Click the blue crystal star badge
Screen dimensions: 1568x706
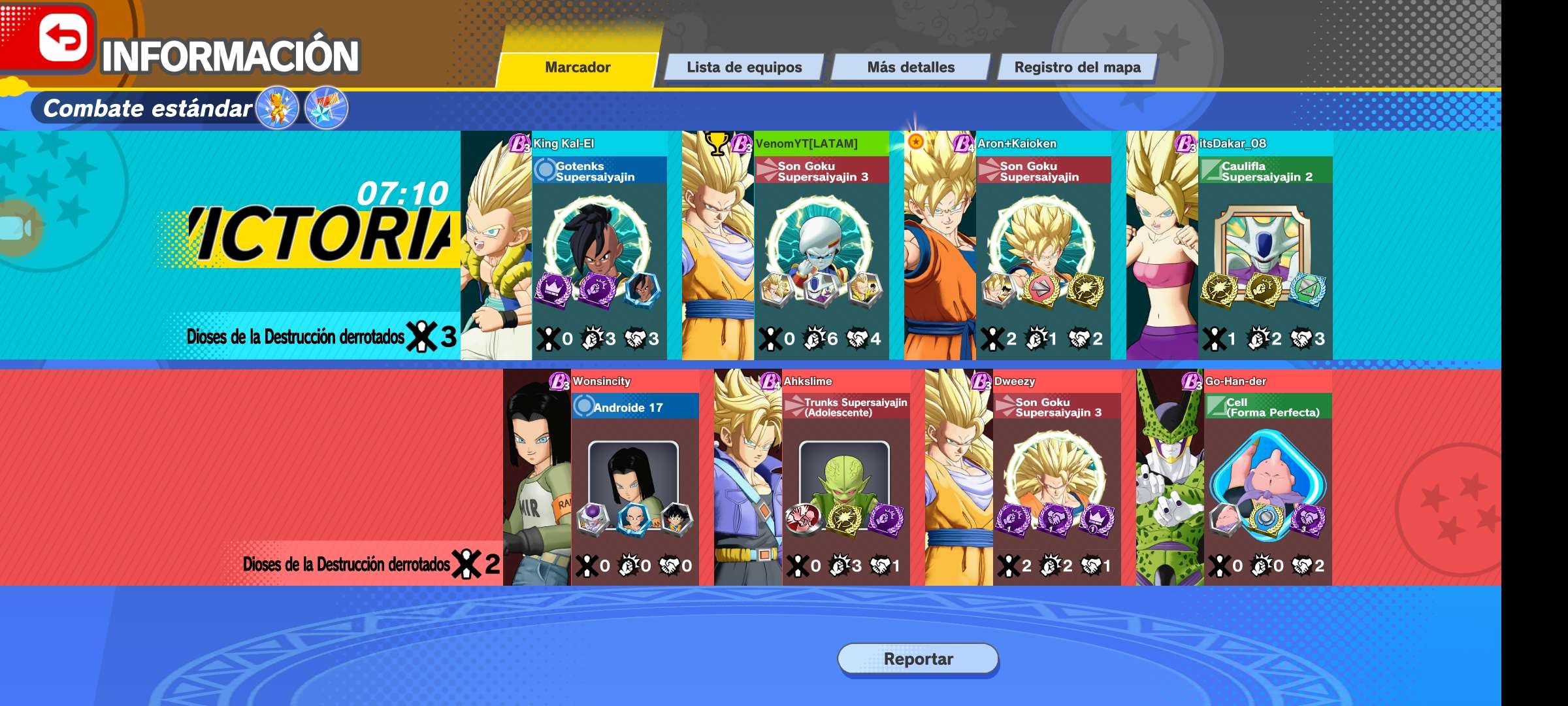point(327,108)
